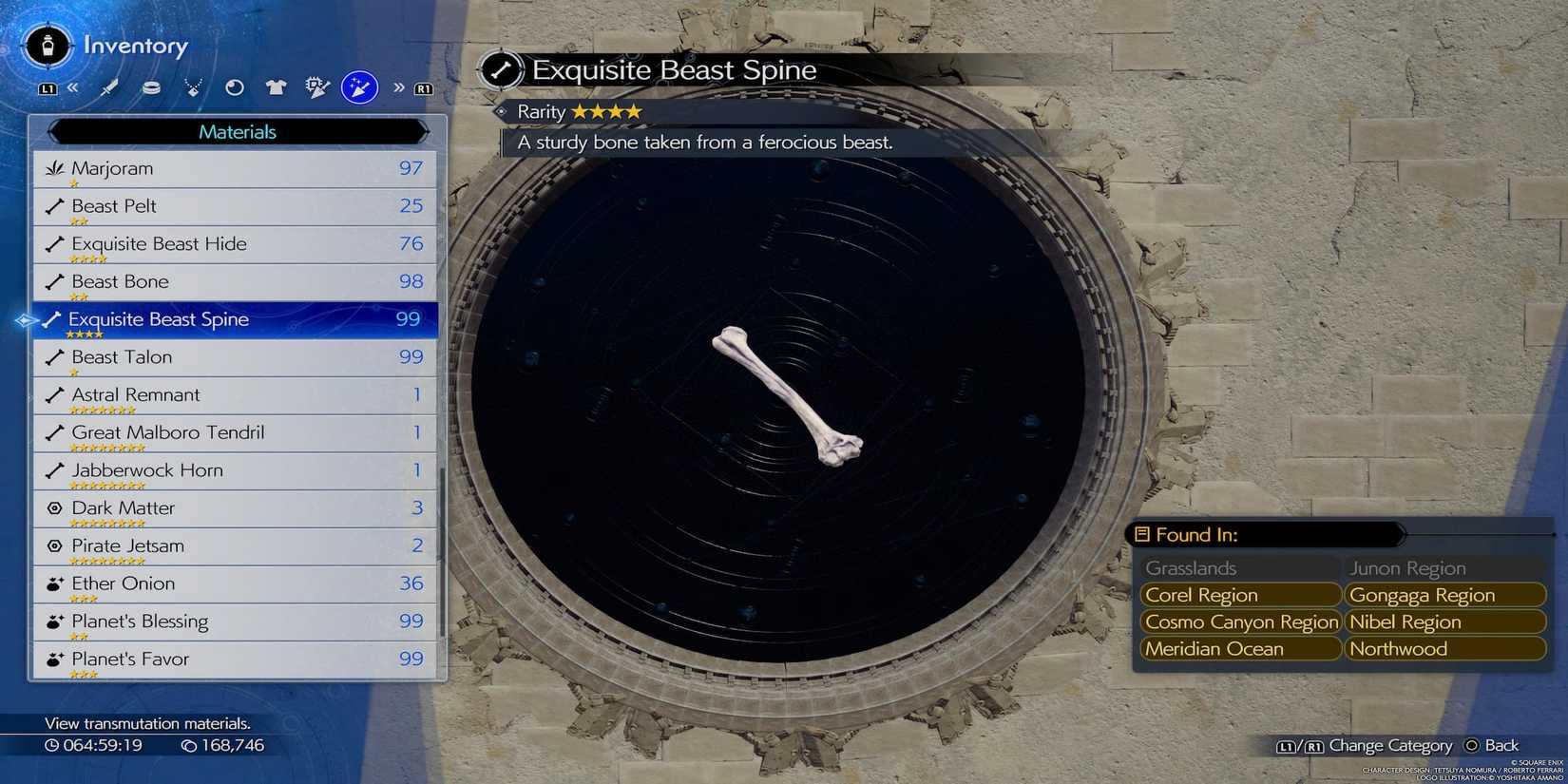This screenshot has width=1568, height=784.
Task: Click the Rarity four-star rating display
Action: tap(574, 111)
